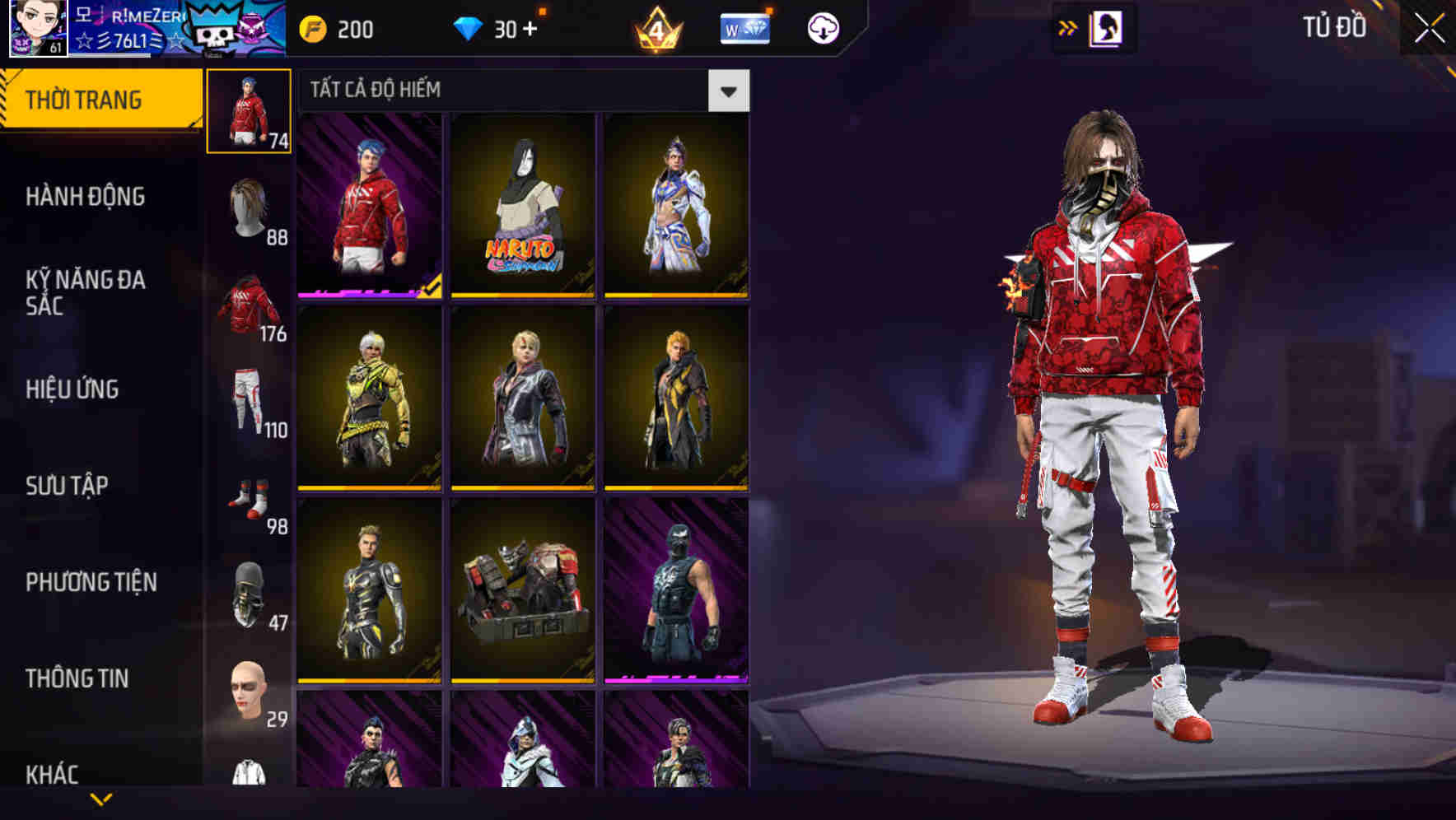The image size is (1456, 820).
Task: Select the rank level 4 badge
Action: pos(659,27)
